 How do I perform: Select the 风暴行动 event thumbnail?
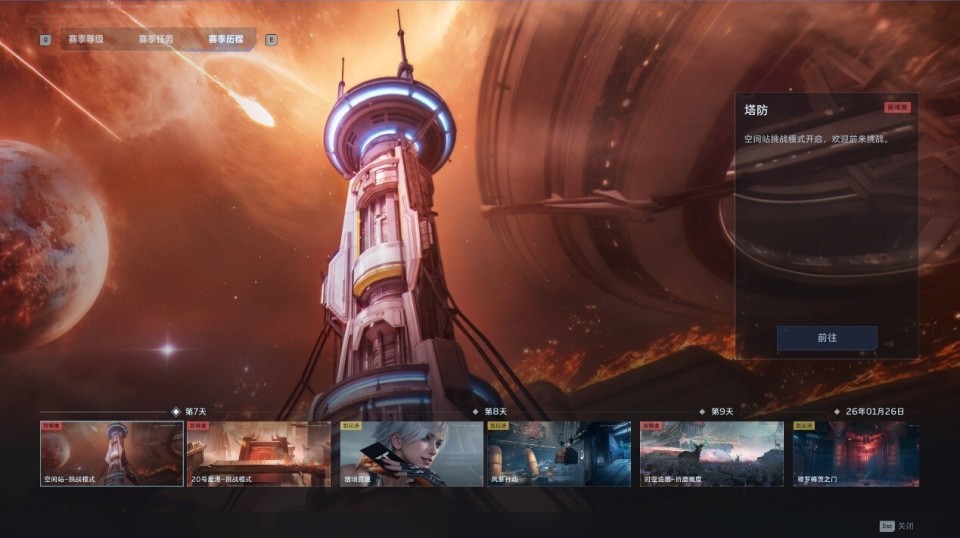point(559,454)
